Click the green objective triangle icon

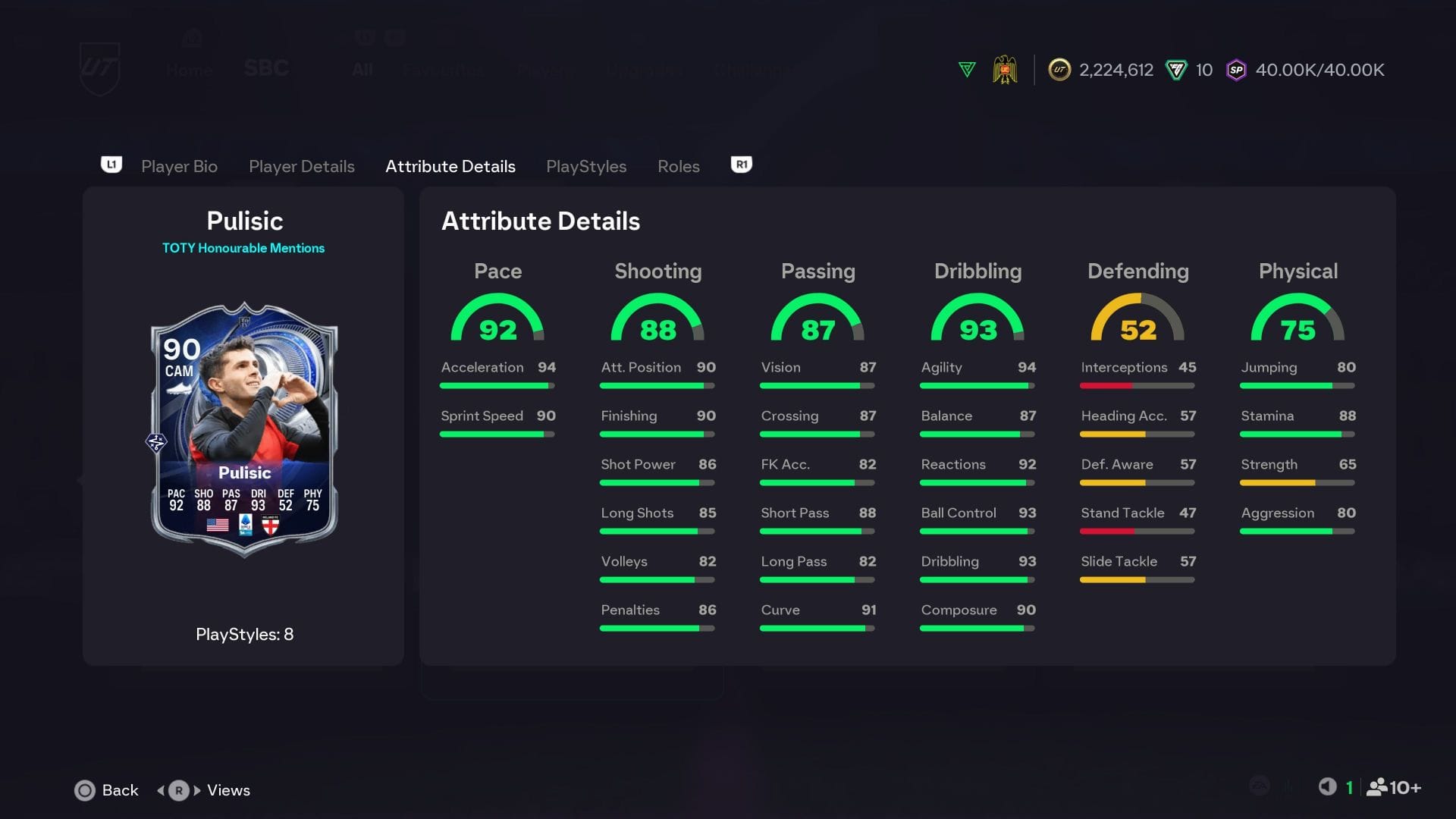[966, 69]
